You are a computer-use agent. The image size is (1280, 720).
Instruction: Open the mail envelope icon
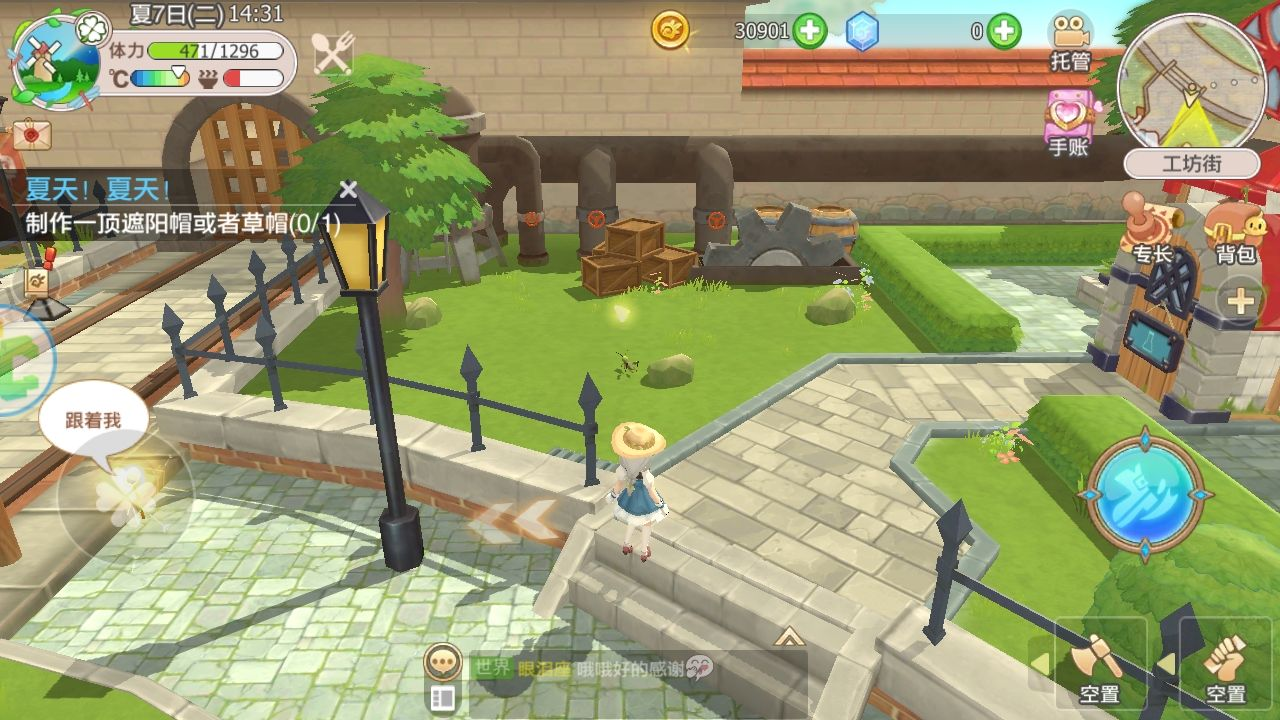pos(32,133)
